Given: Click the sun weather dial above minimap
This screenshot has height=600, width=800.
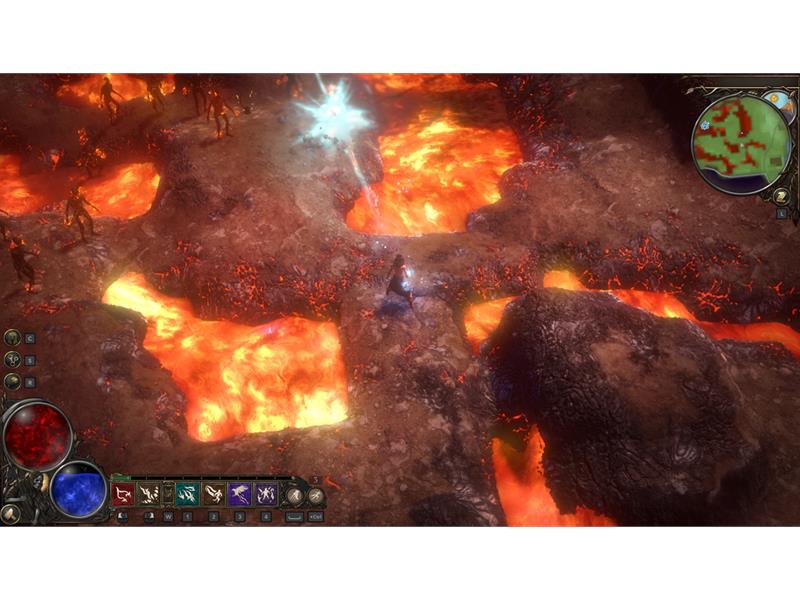Looking at the screenshot, I should pyautogui.click(x=777, y=103).
